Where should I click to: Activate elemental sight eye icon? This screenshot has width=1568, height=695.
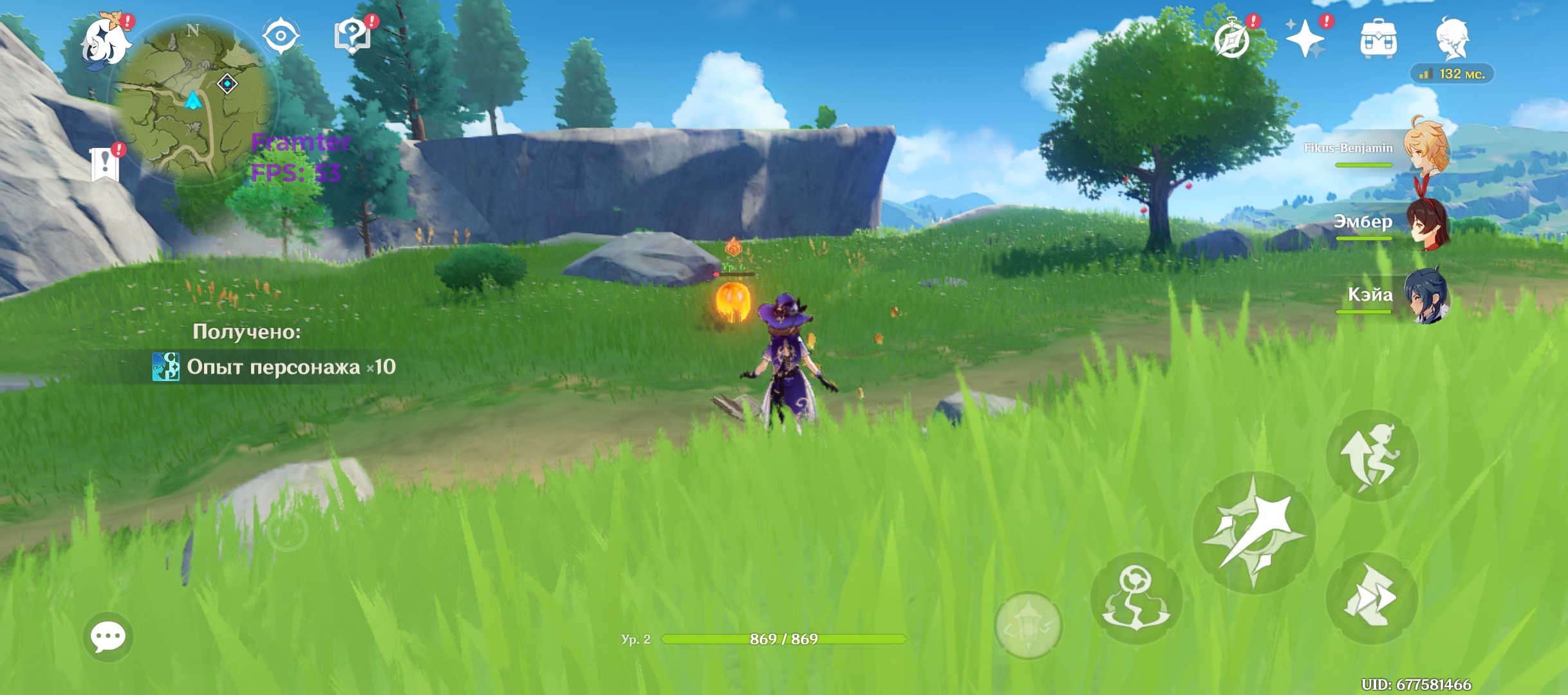pos(281,36)
